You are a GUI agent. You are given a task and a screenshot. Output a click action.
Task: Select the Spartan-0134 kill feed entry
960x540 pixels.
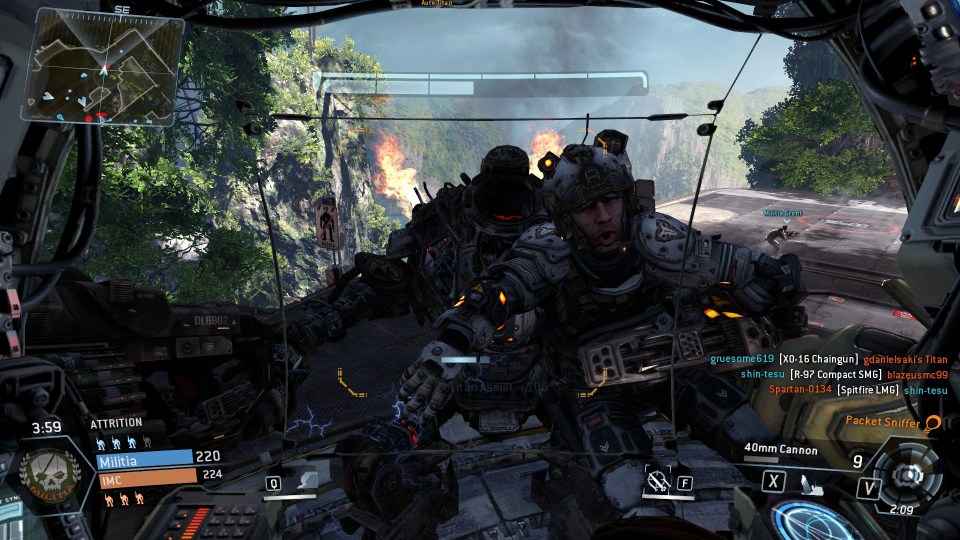point(800,390)
